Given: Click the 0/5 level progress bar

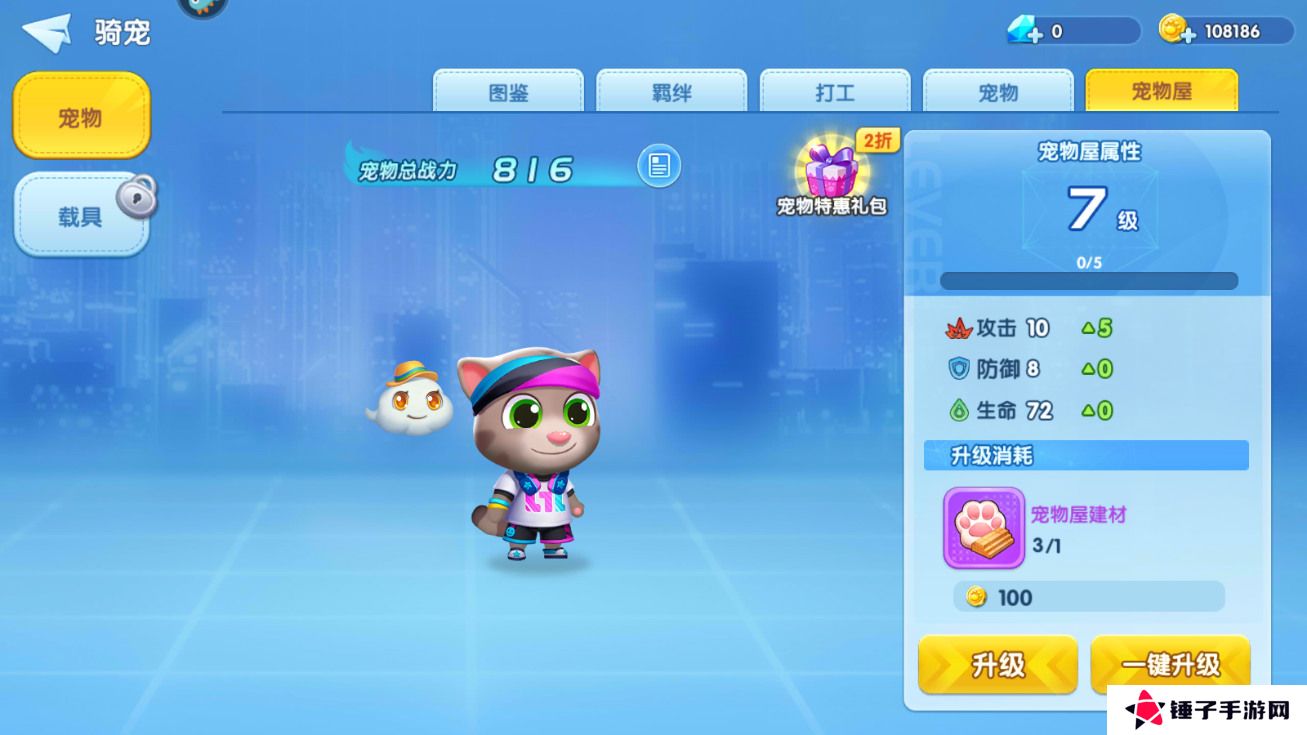Looking at the screenshot, I should [x=1087, y=278].
